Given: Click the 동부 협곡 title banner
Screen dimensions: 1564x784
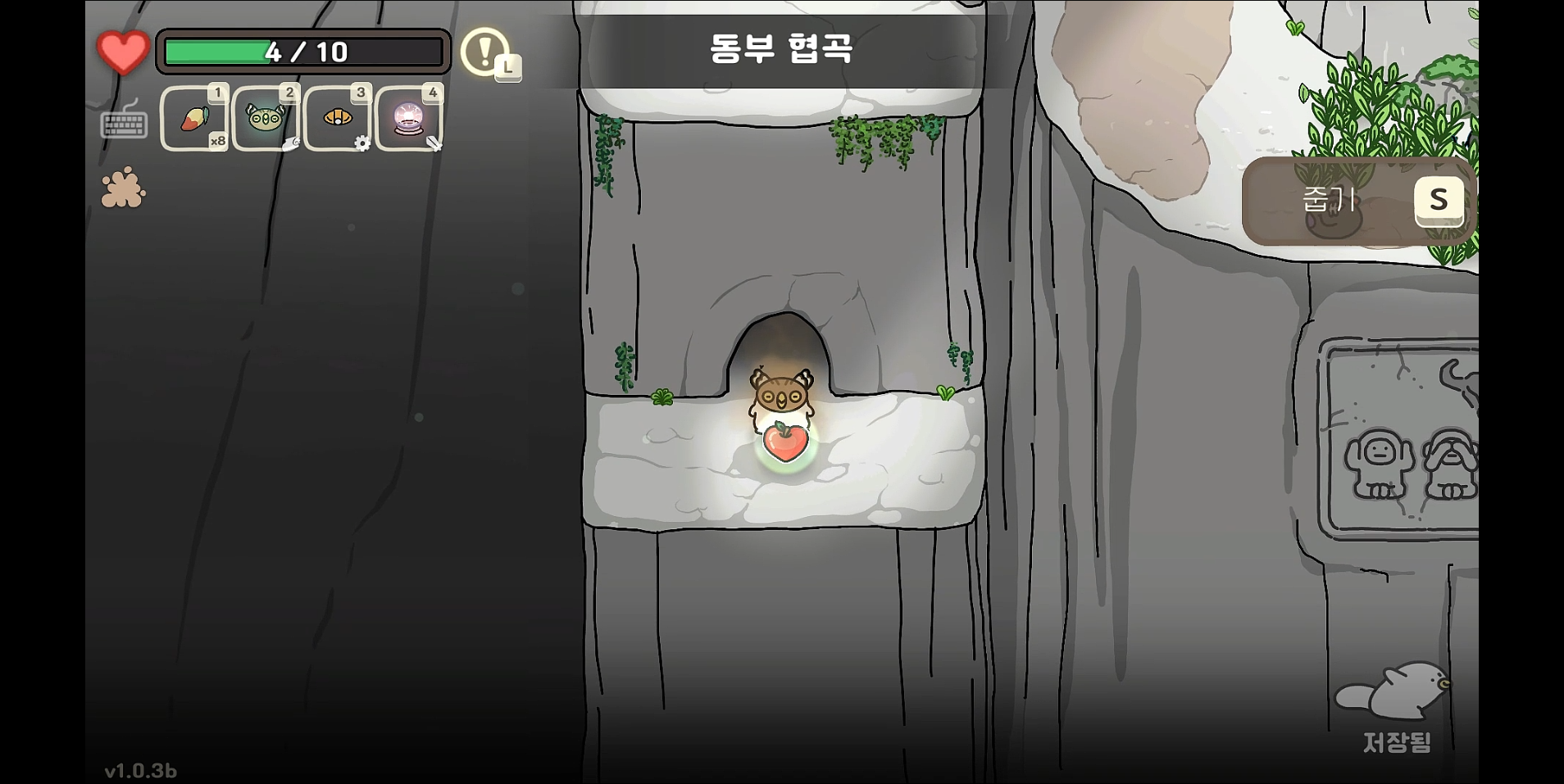Looking at the screenshot, I should 781,48.
